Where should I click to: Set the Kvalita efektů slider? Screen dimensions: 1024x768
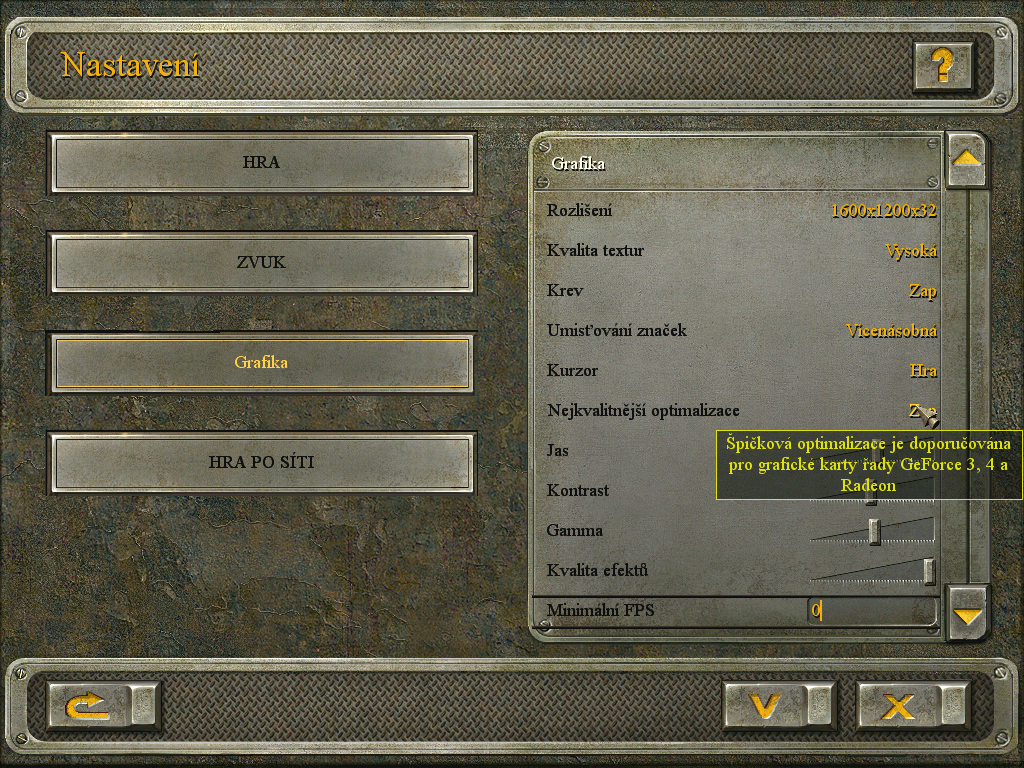929,571
